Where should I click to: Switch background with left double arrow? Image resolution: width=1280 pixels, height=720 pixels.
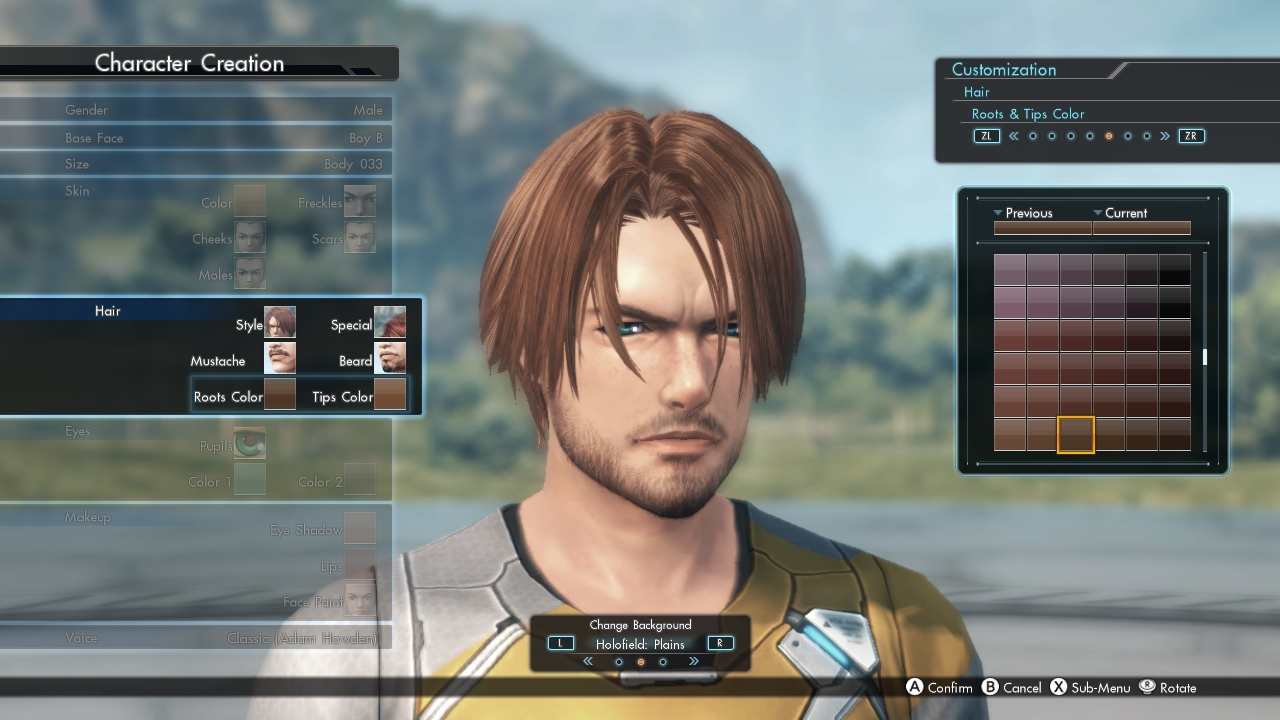pyautogui.click(x=588, y=662)
